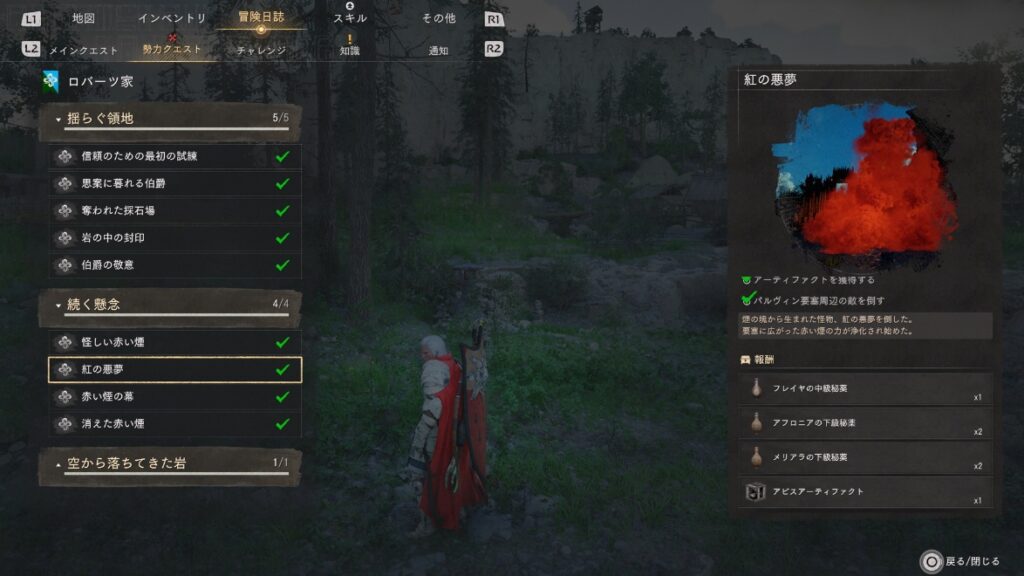1024x576 pixels.
Task: Open the スキル tab
Action: (350, 18)
